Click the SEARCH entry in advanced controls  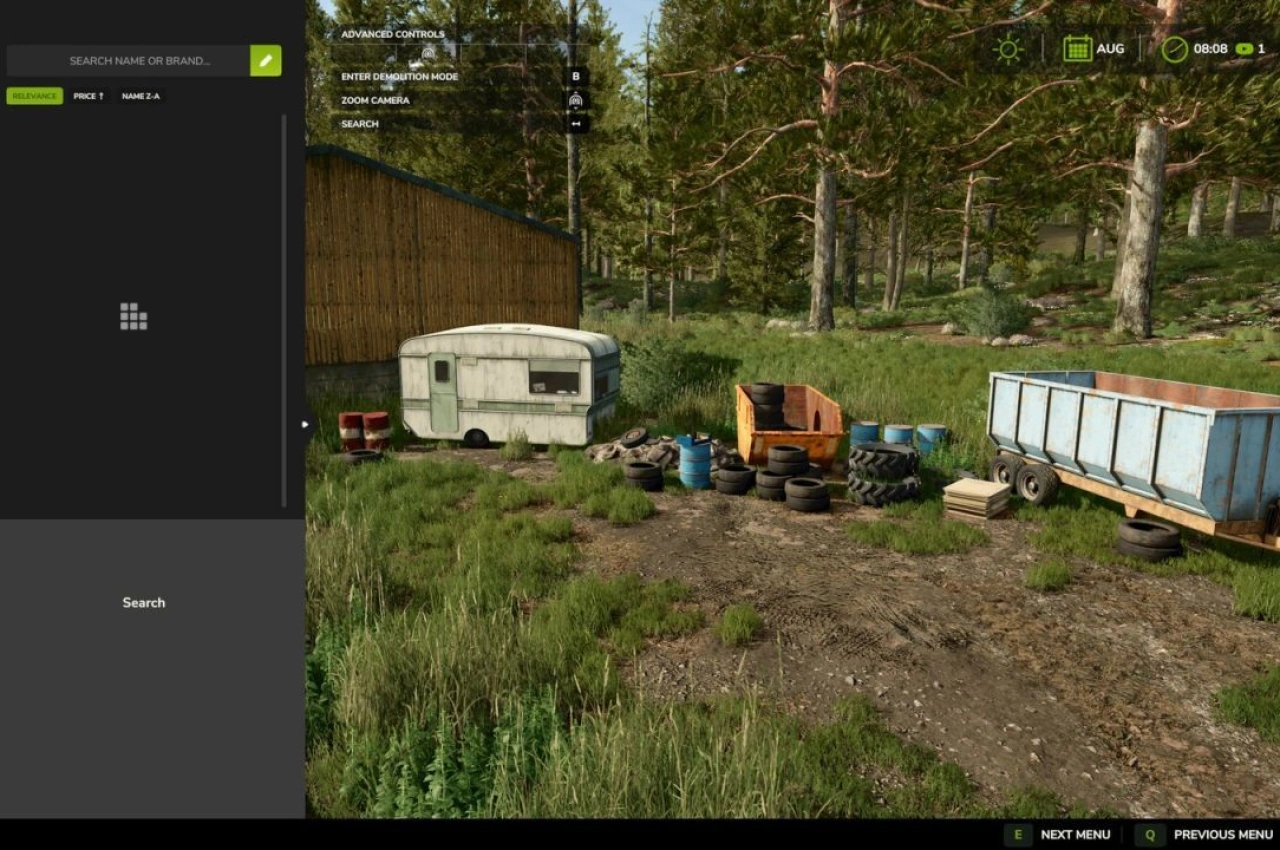tap(359, 123)
